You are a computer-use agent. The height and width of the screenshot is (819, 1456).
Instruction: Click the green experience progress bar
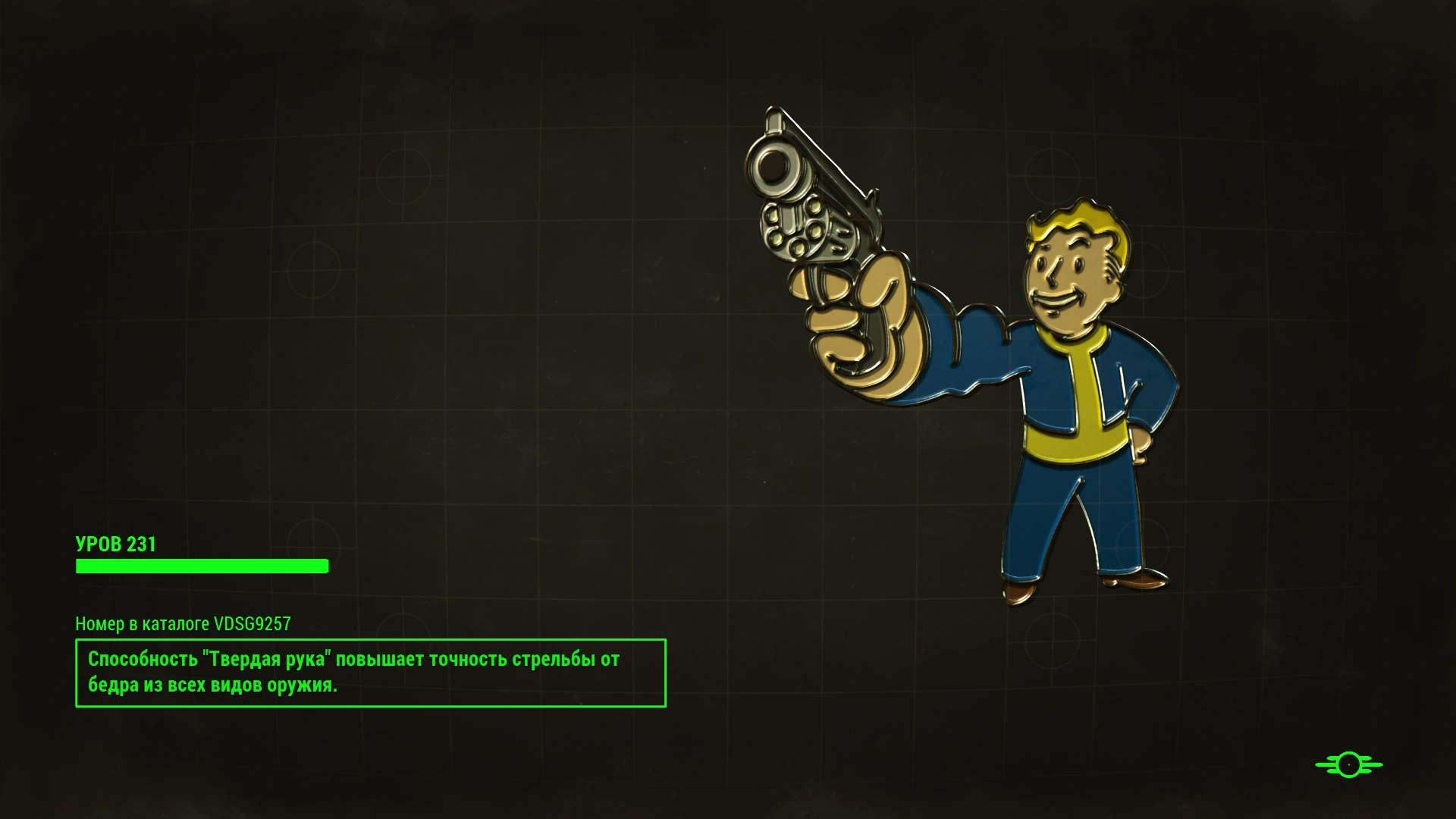(201, 566)
